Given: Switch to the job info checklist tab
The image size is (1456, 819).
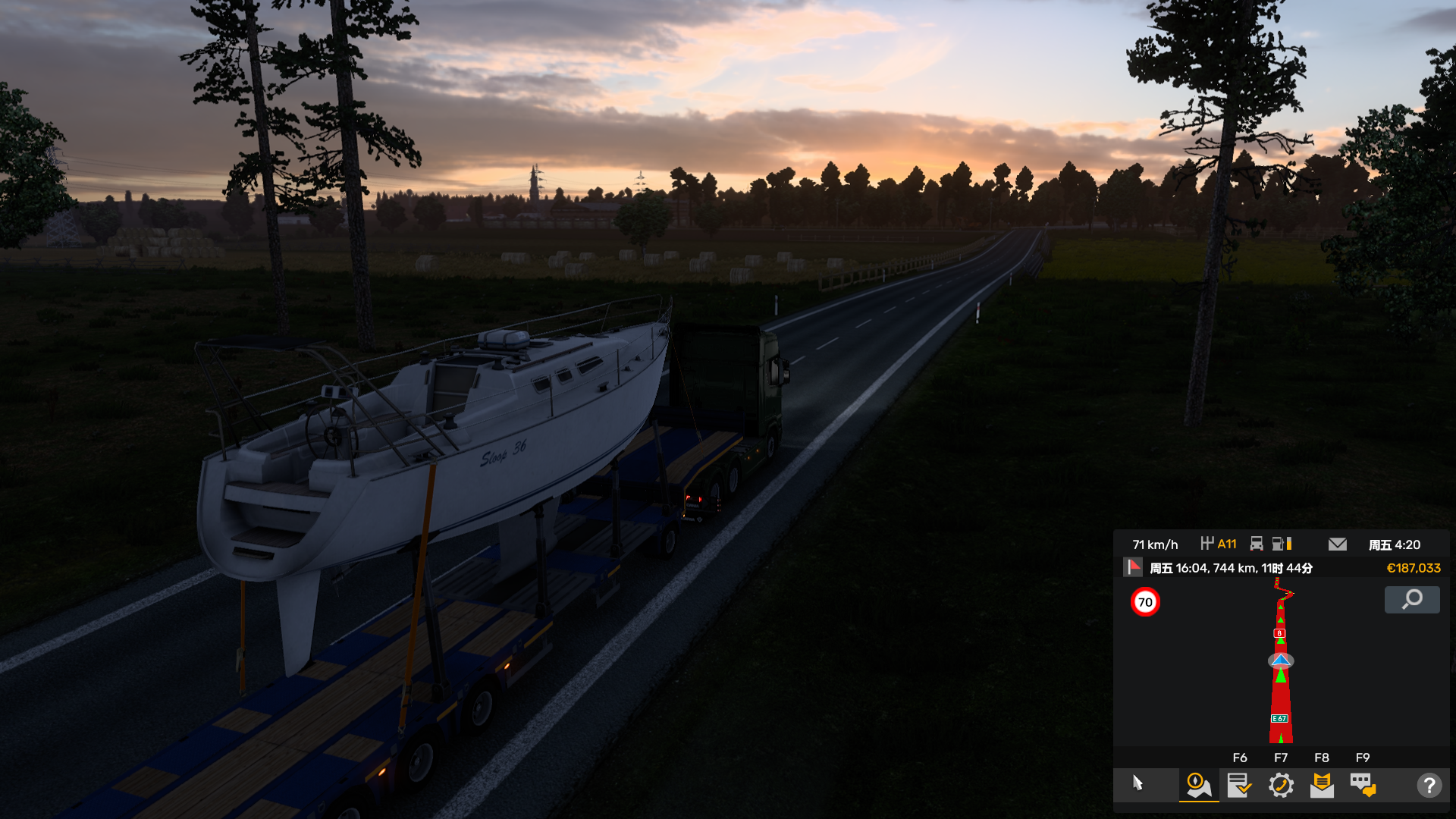Looking at the screenshot, I should coord(1239,785).
